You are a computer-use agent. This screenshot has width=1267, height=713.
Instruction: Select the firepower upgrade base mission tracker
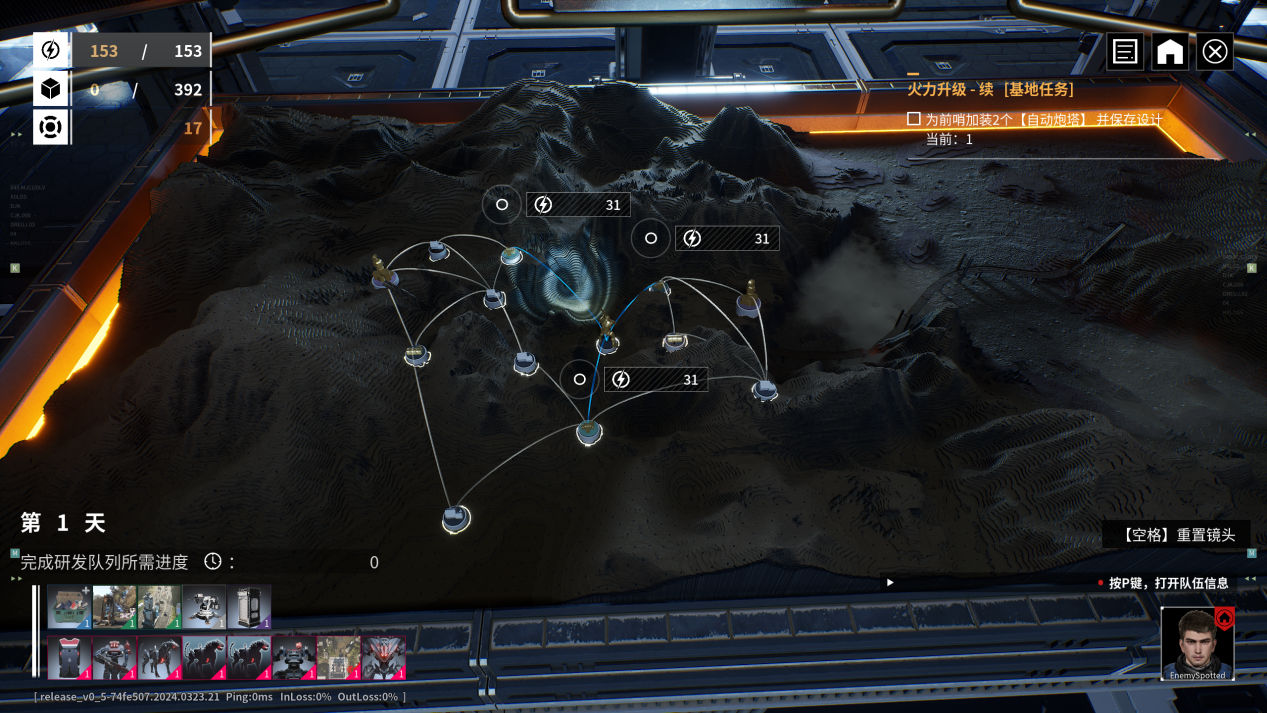(x=990, y=89)
